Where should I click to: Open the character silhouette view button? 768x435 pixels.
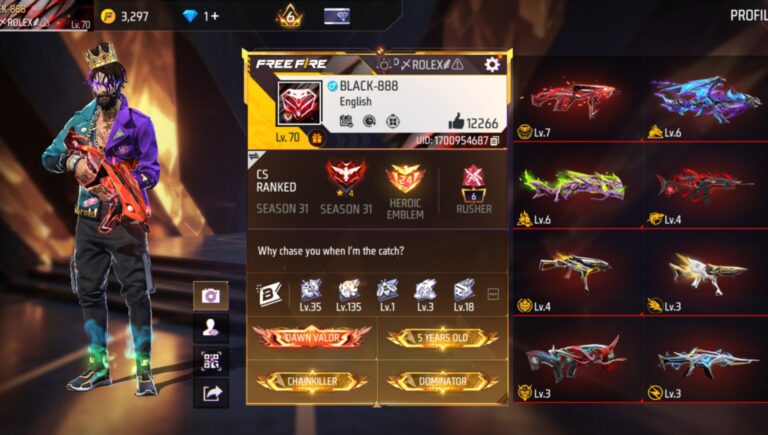pyautogui.click(x=211, y=327)
